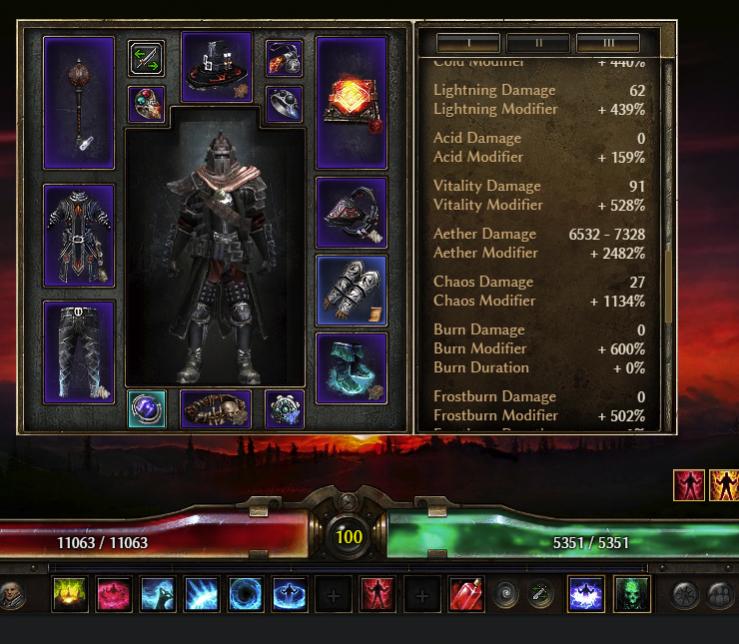This screenshot has height=644, width=739.
Task: Use the red health potion
Action: coord(466,595)
